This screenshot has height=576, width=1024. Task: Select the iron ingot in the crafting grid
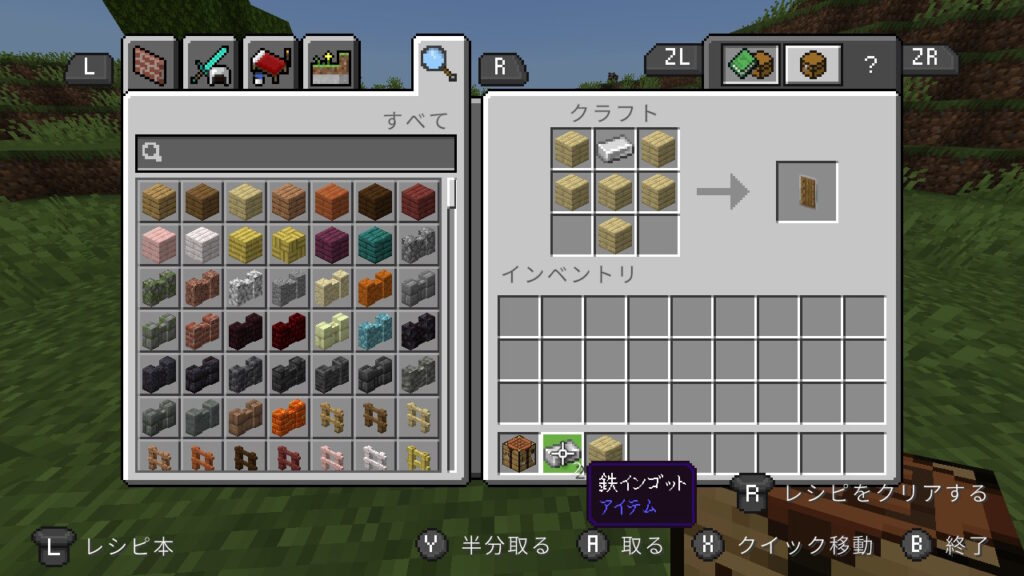pyautogui.click(x=615, y=149)
